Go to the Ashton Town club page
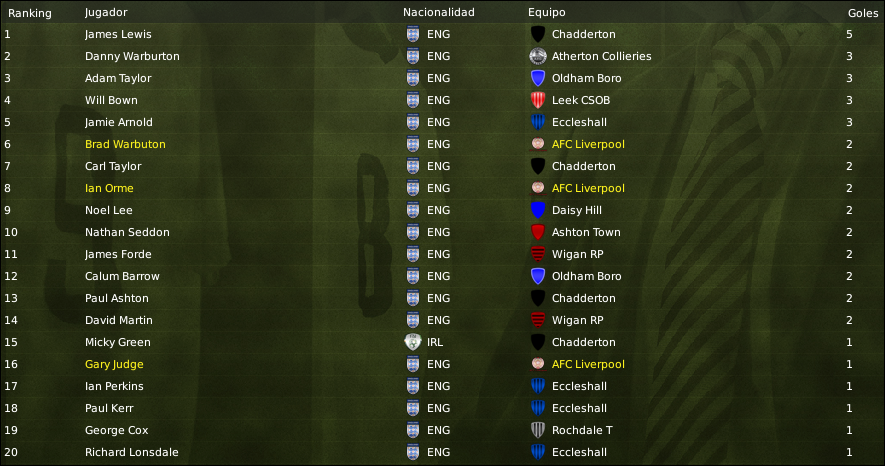This screenshot has width=885, height=466. click(586, 232)
